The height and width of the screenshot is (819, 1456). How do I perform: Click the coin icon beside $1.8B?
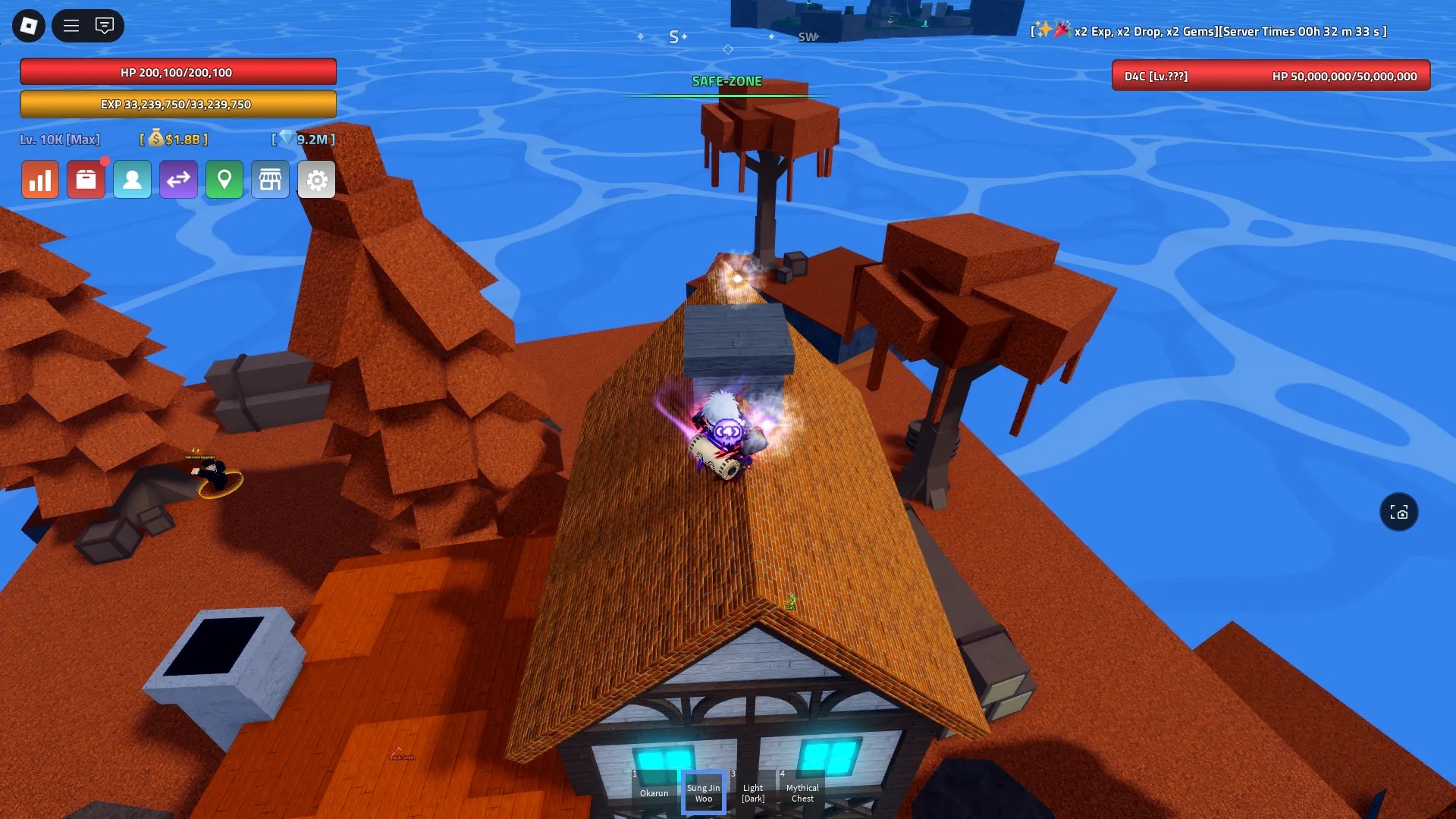pos(158,140)
